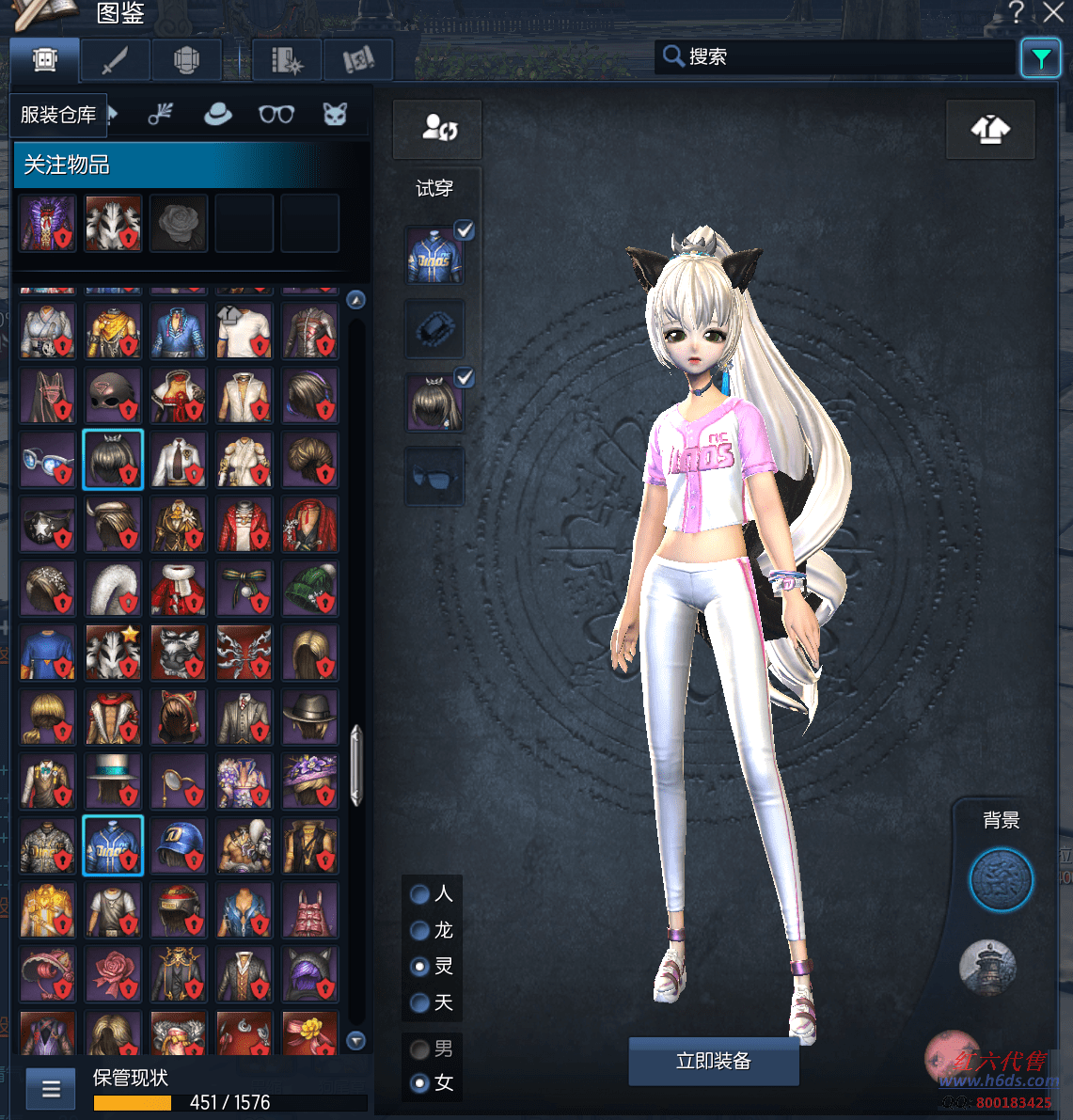Show the glasses category

pyautogui.click(x=276, y=115)
